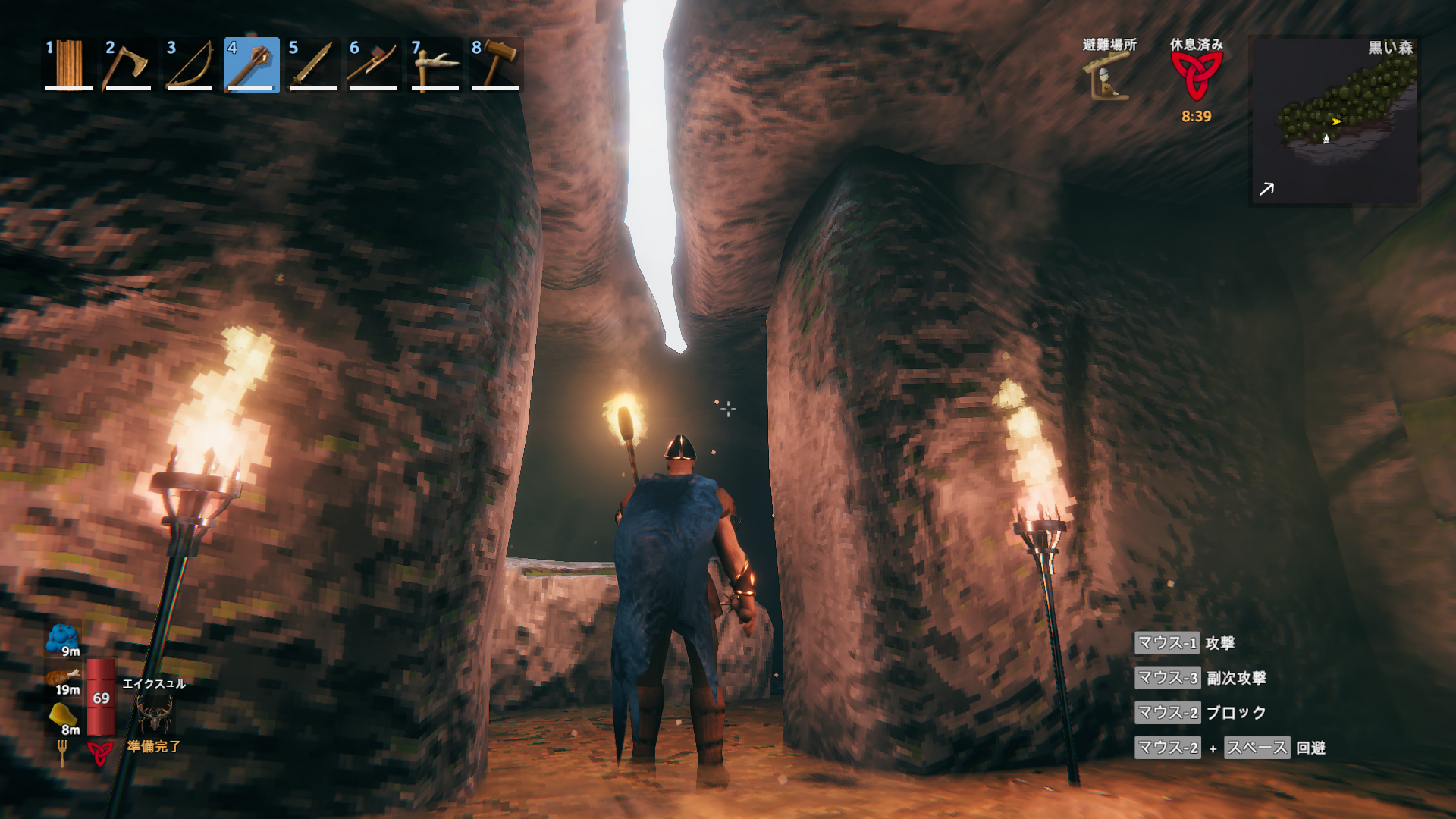Viewport: 1456px width, 819px height.
Task: Equip the atgeir polearm from the hotbar
Action: [x=373, y=64]
